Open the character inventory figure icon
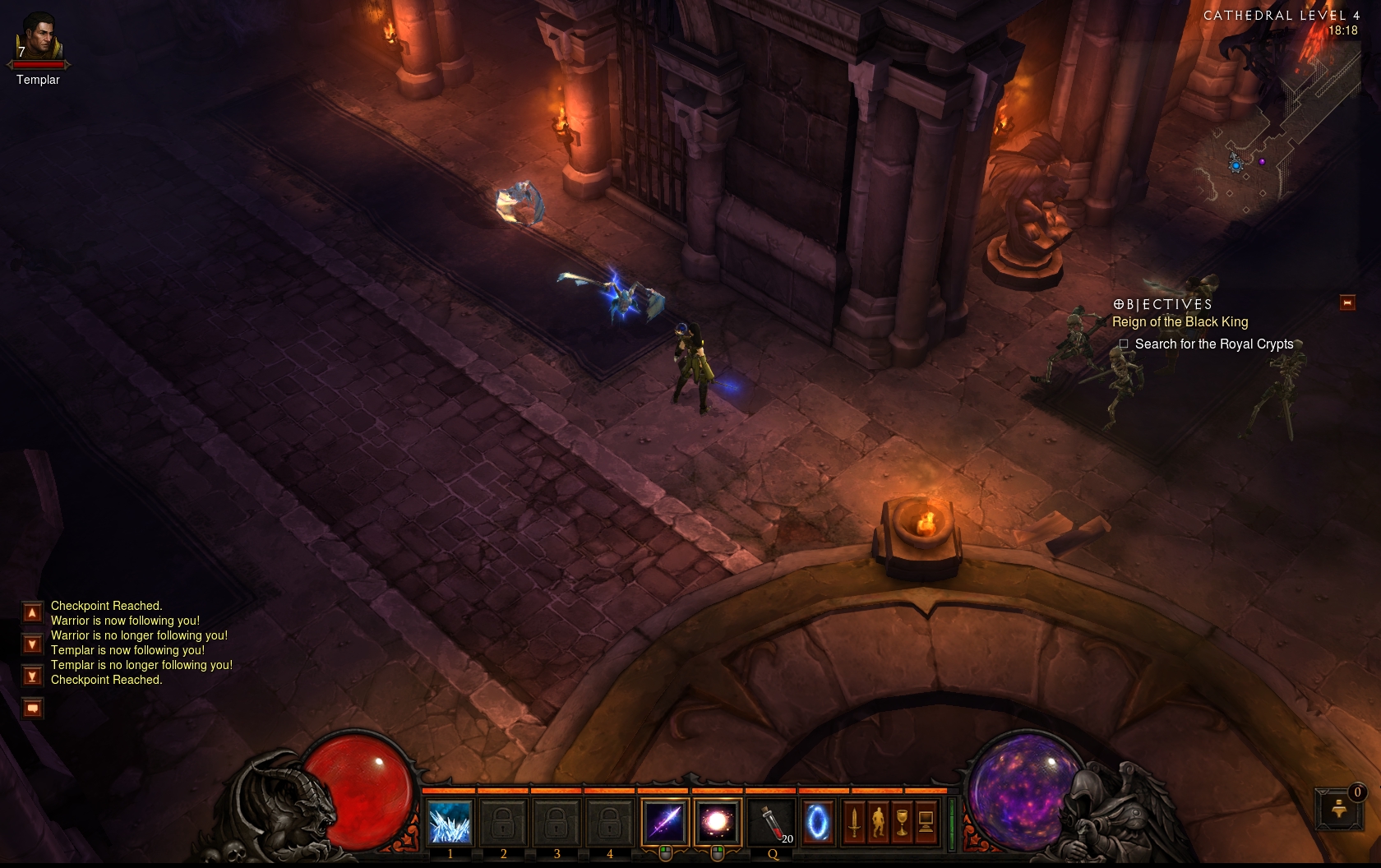The image size is (1381, 868). click(878, 822)
